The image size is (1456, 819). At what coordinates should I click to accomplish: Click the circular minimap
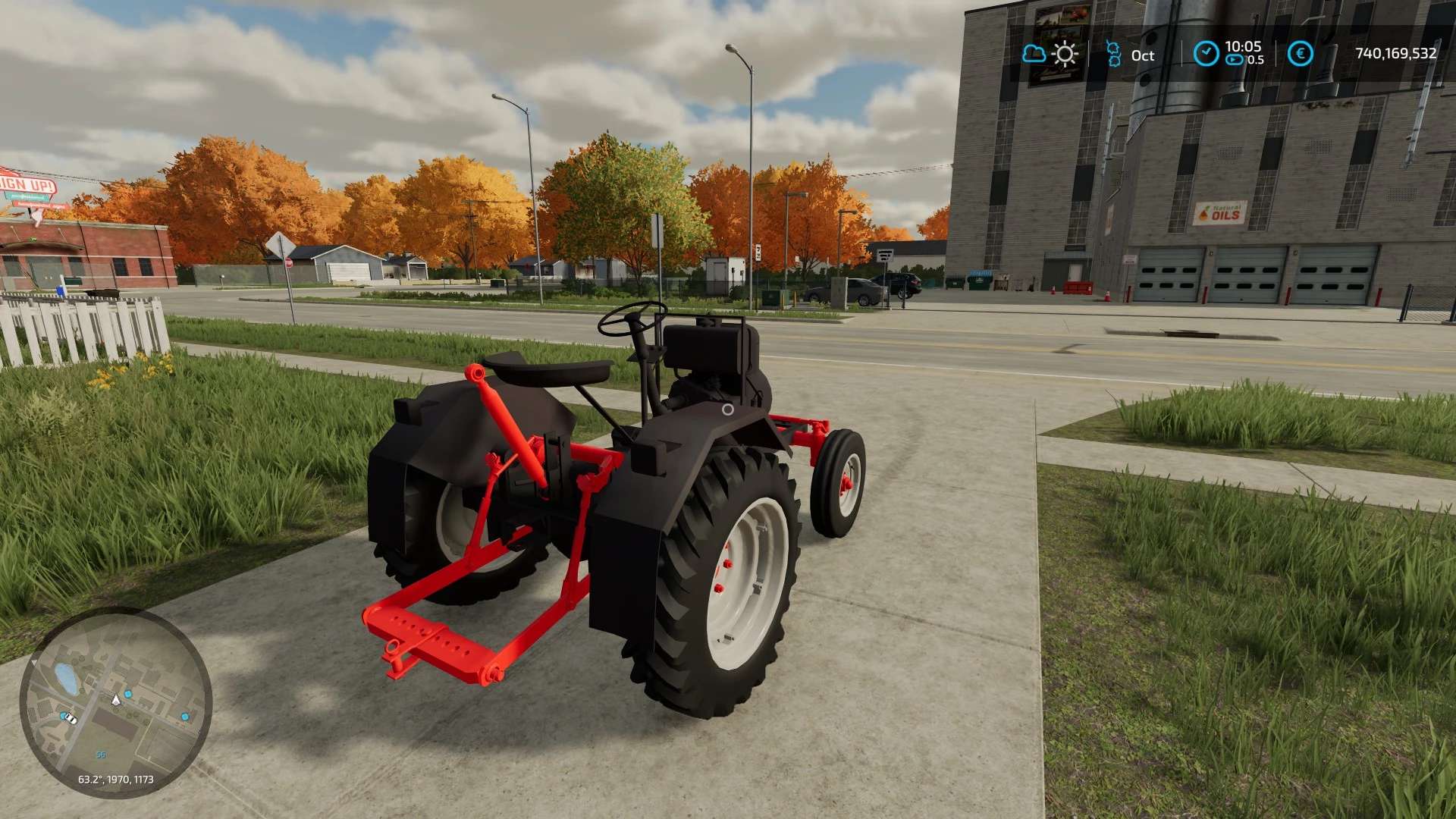click(x=115, y=702)
